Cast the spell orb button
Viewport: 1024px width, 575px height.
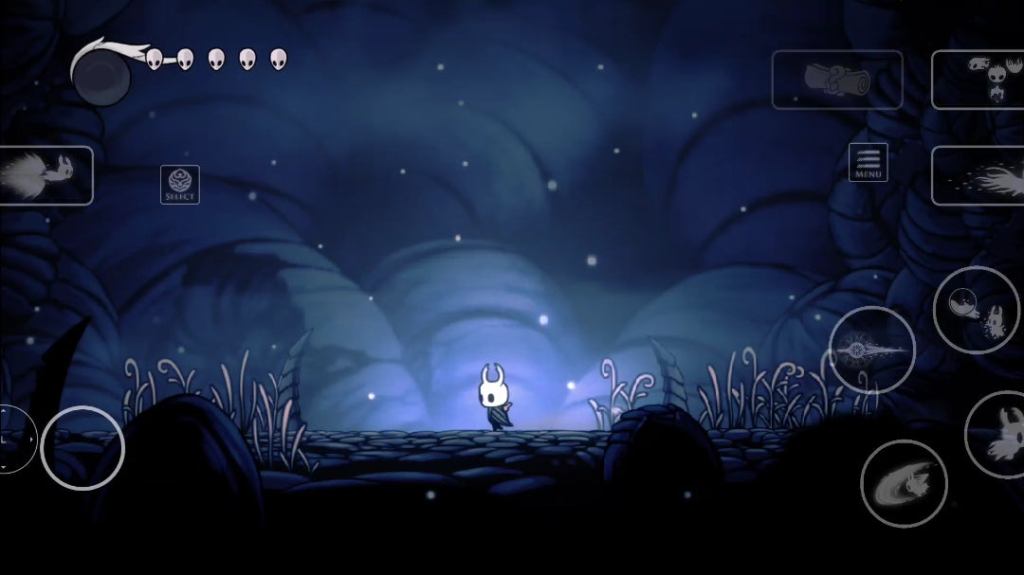coord(976,310)
